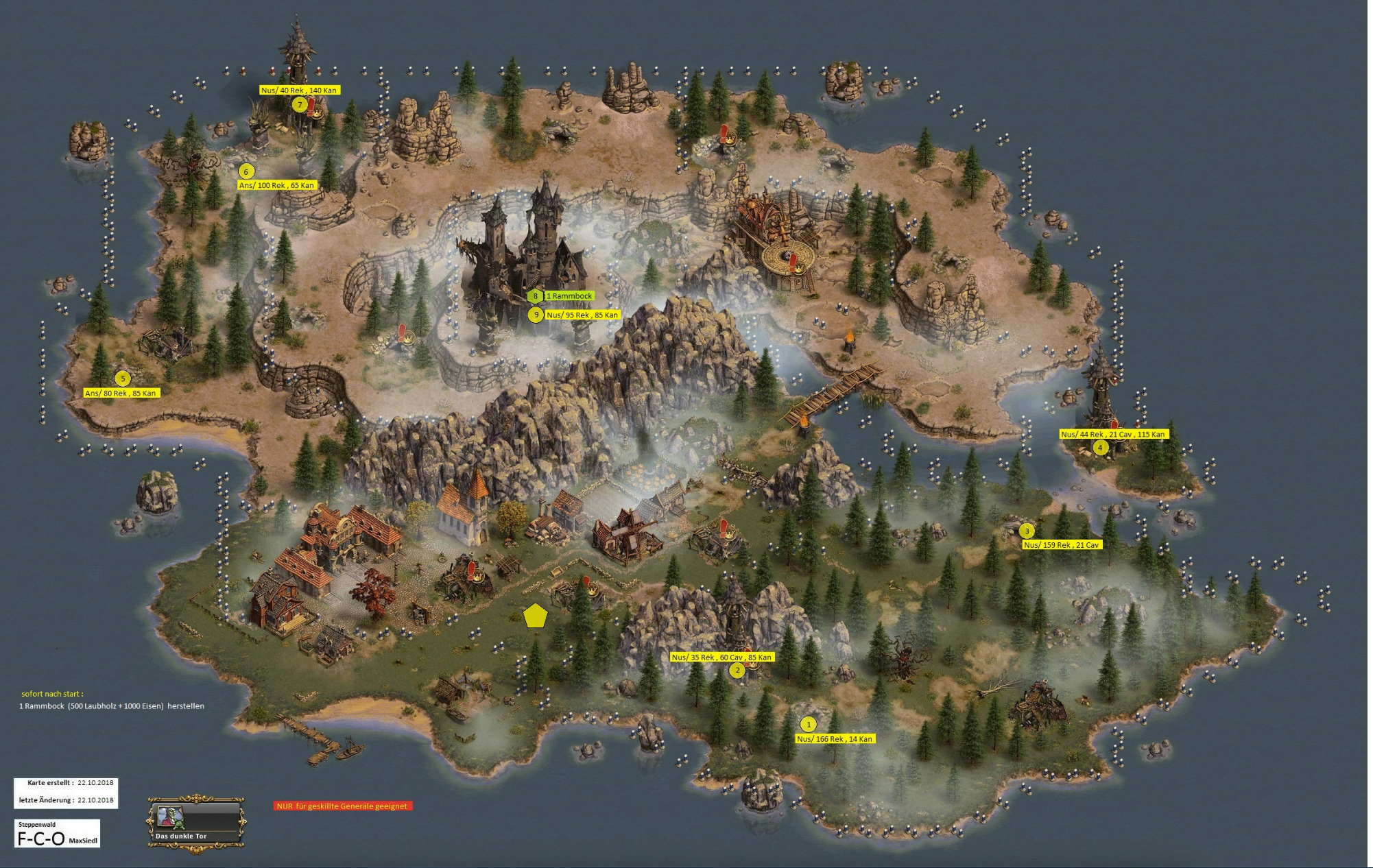Click the yellow pentagon landing zone marker
The image size is (1373, 868).
(x=534, y=616)
